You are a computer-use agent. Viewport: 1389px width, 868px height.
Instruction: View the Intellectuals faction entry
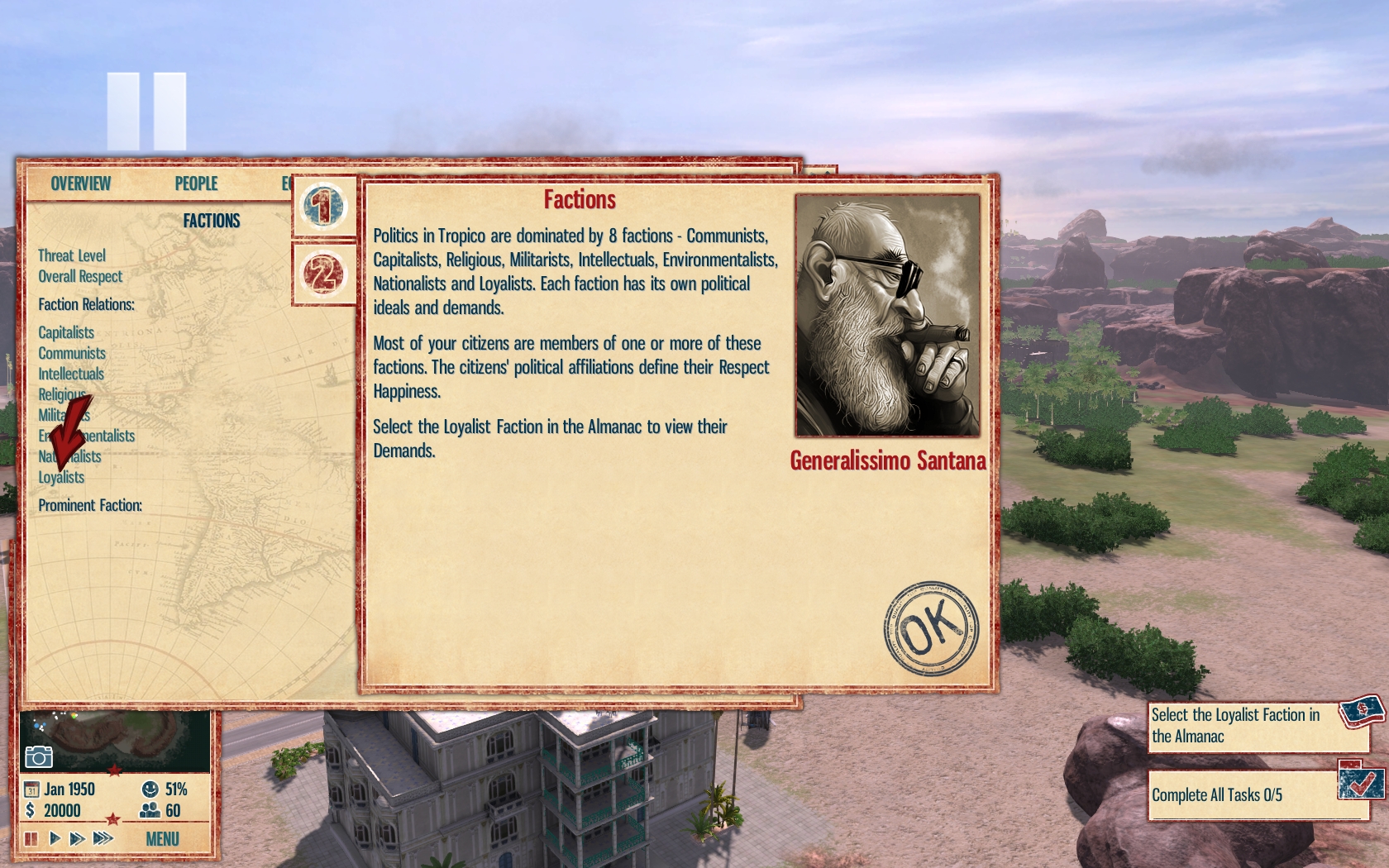71,374
